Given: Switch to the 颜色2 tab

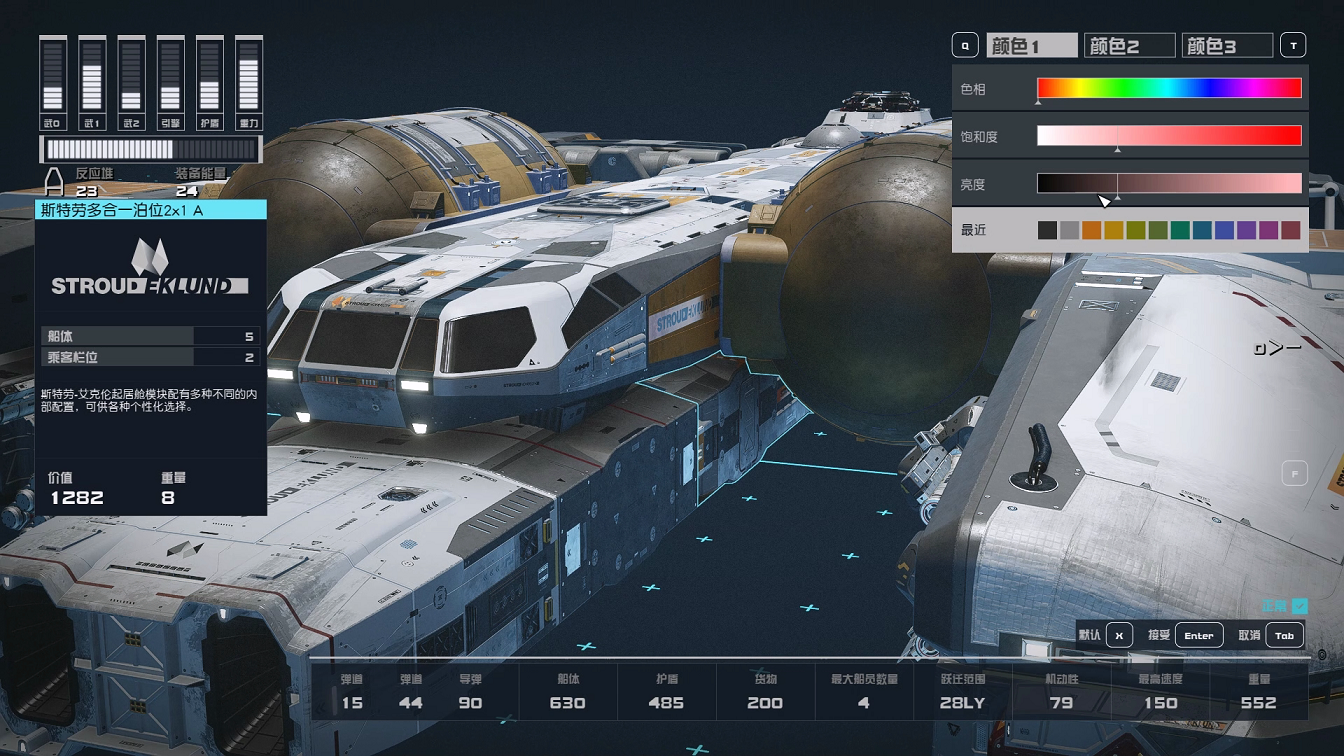Looking at the screenshot, I should pos(1129,46).
